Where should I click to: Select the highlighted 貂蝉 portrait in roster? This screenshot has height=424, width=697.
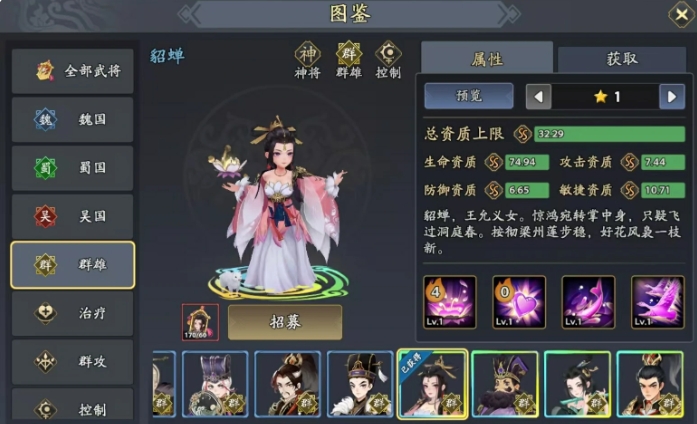coord(432,384)
